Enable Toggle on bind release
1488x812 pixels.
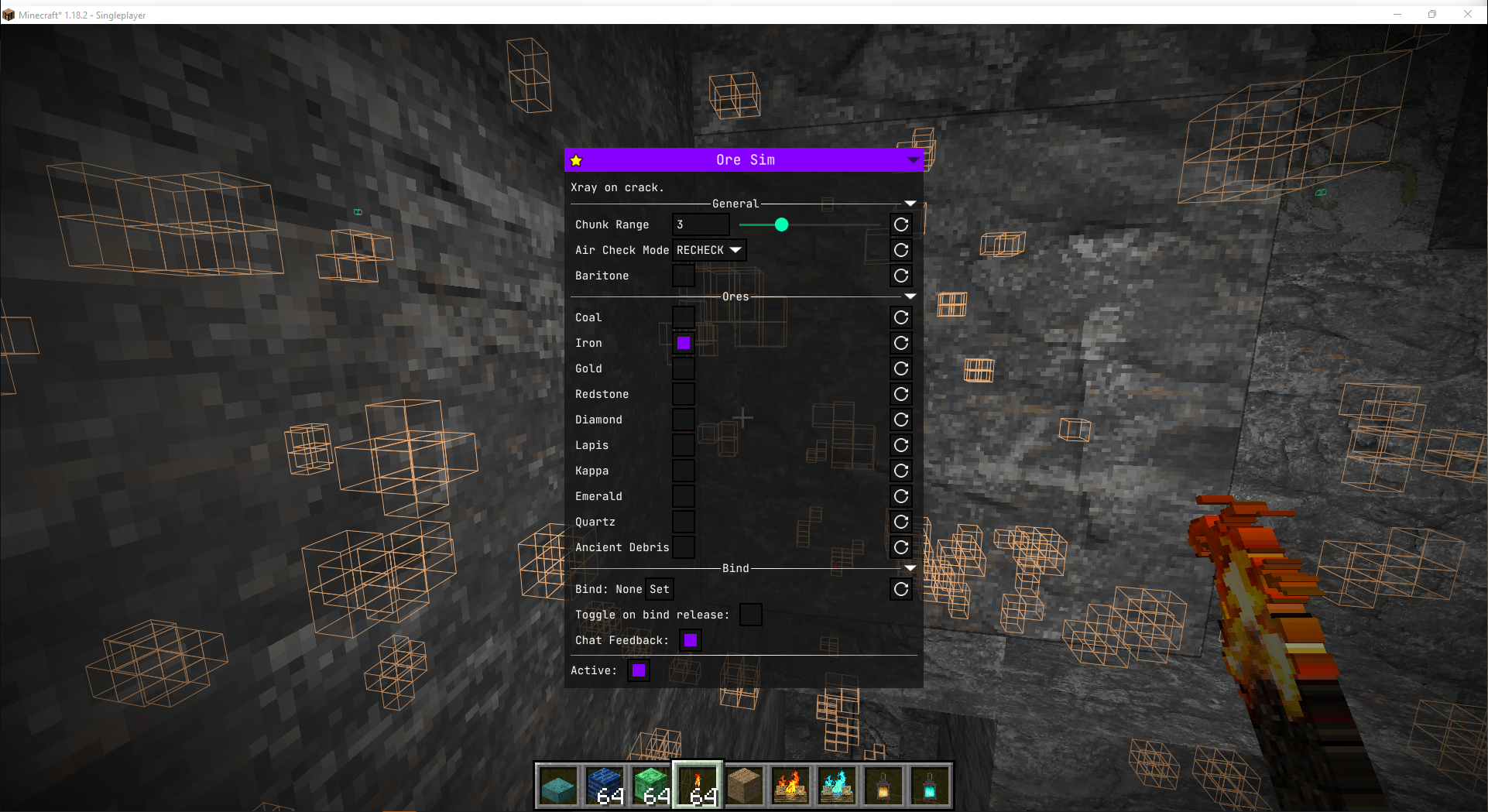[x=749, y=614]
